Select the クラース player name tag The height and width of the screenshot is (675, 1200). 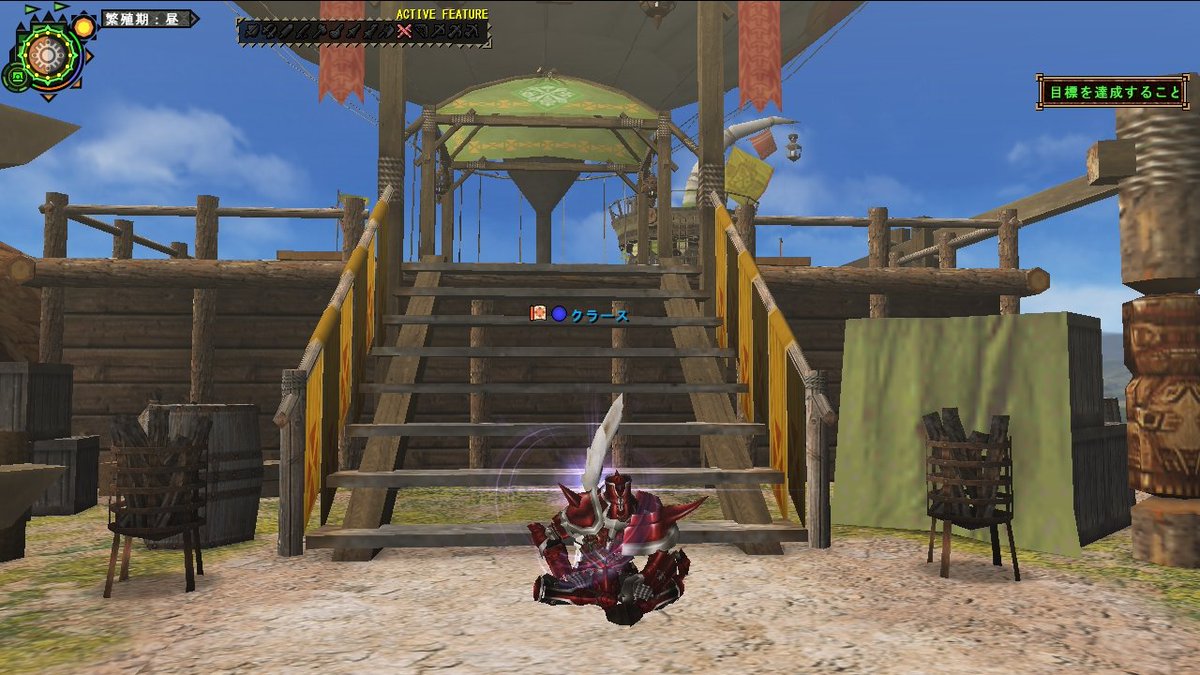point(600,315)
